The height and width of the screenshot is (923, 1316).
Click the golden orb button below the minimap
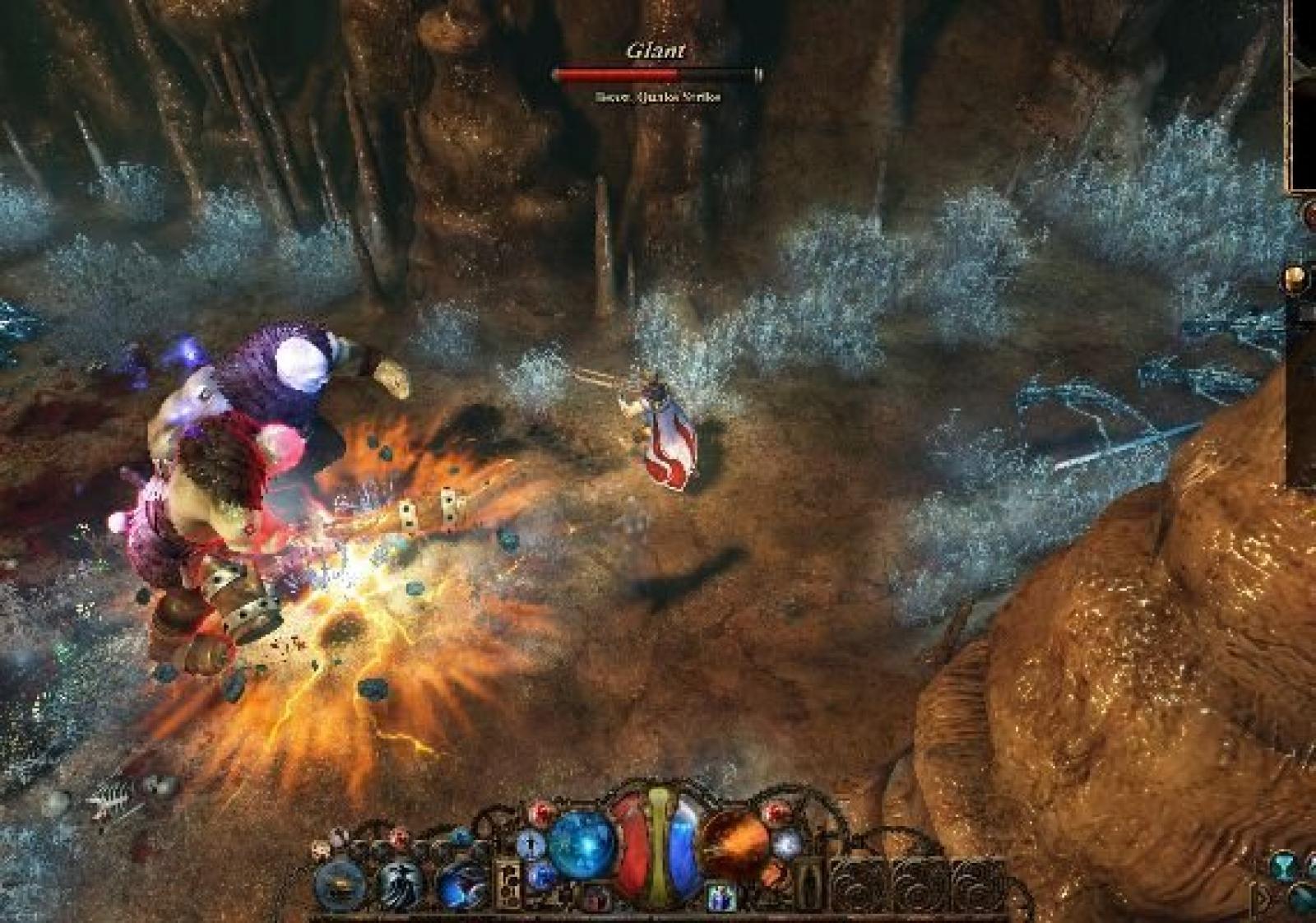coord(1297,279)
